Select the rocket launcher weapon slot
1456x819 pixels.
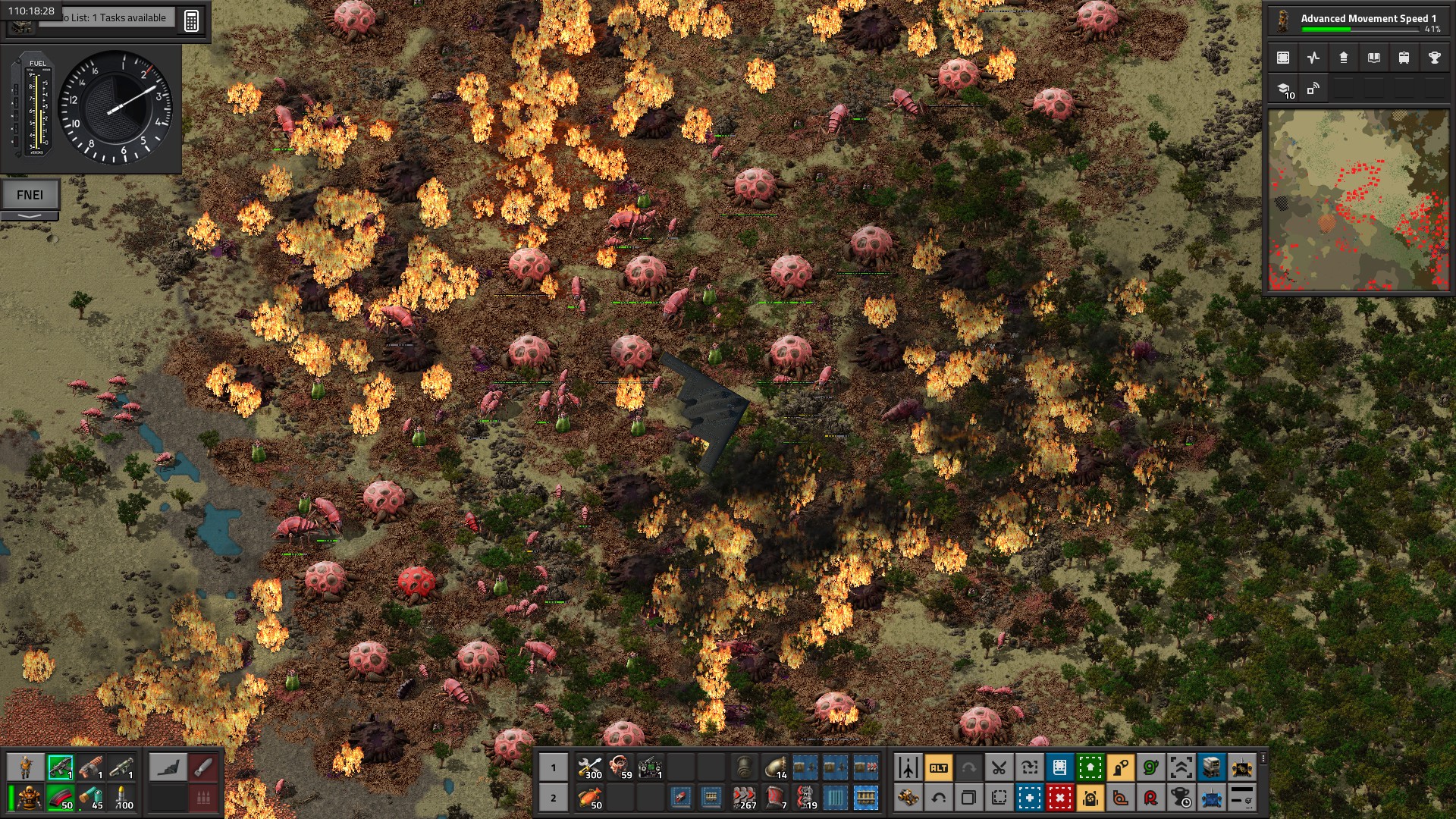(x=121, y=767)
